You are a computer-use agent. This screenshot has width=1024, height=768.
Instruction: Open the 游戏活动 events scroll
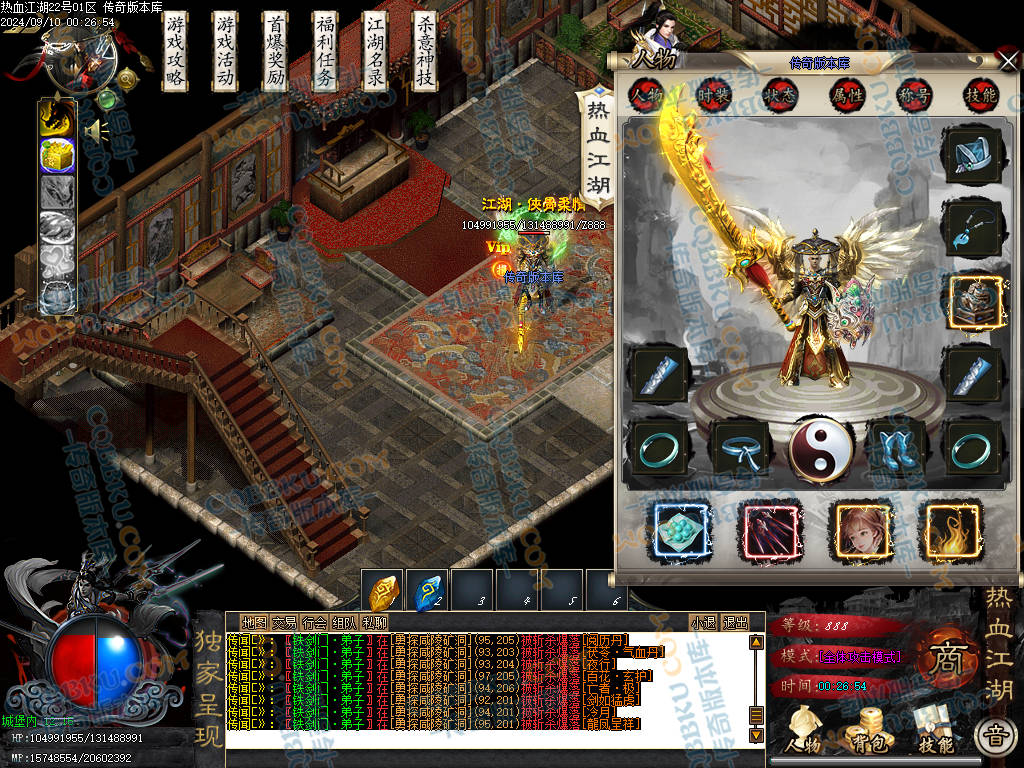tap(226, 52)
